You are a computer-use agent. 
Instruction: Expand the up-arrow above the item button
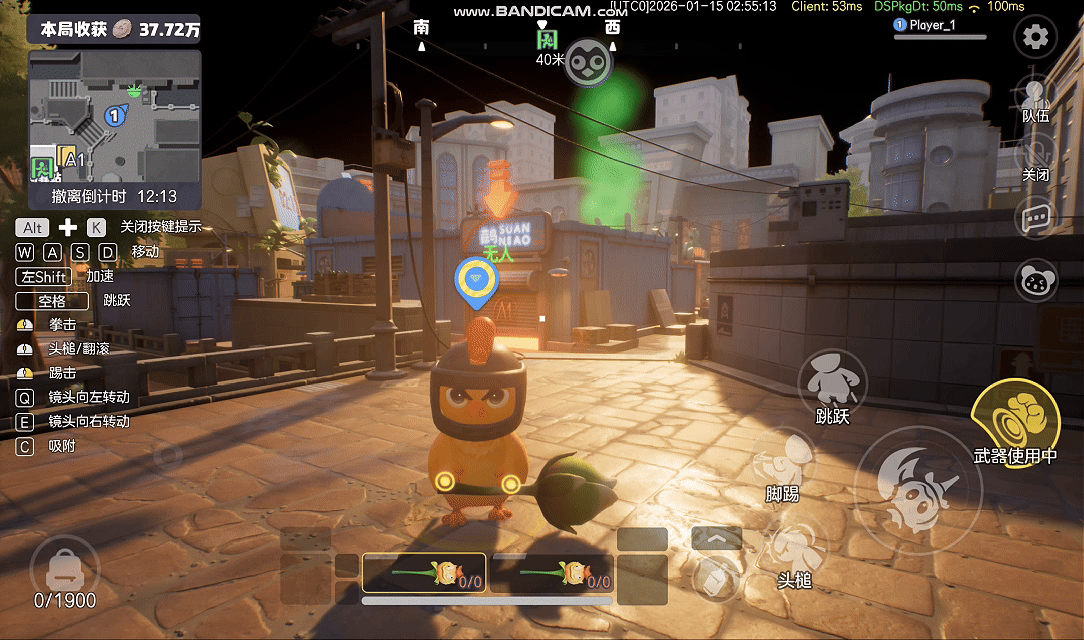click(717, 538)
